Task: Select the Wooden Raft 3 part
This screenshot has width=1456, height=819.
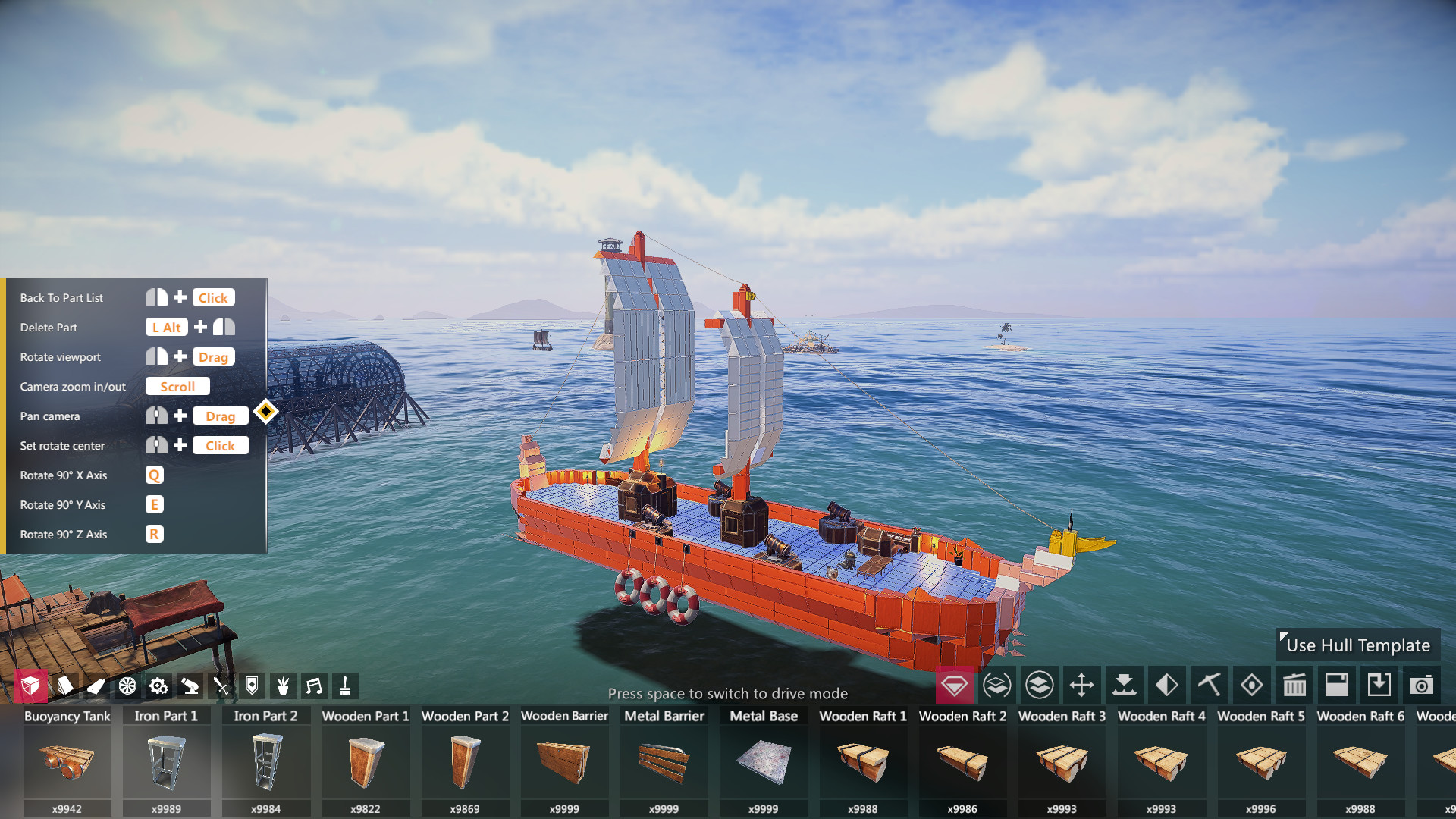Action: [1062, 762]
